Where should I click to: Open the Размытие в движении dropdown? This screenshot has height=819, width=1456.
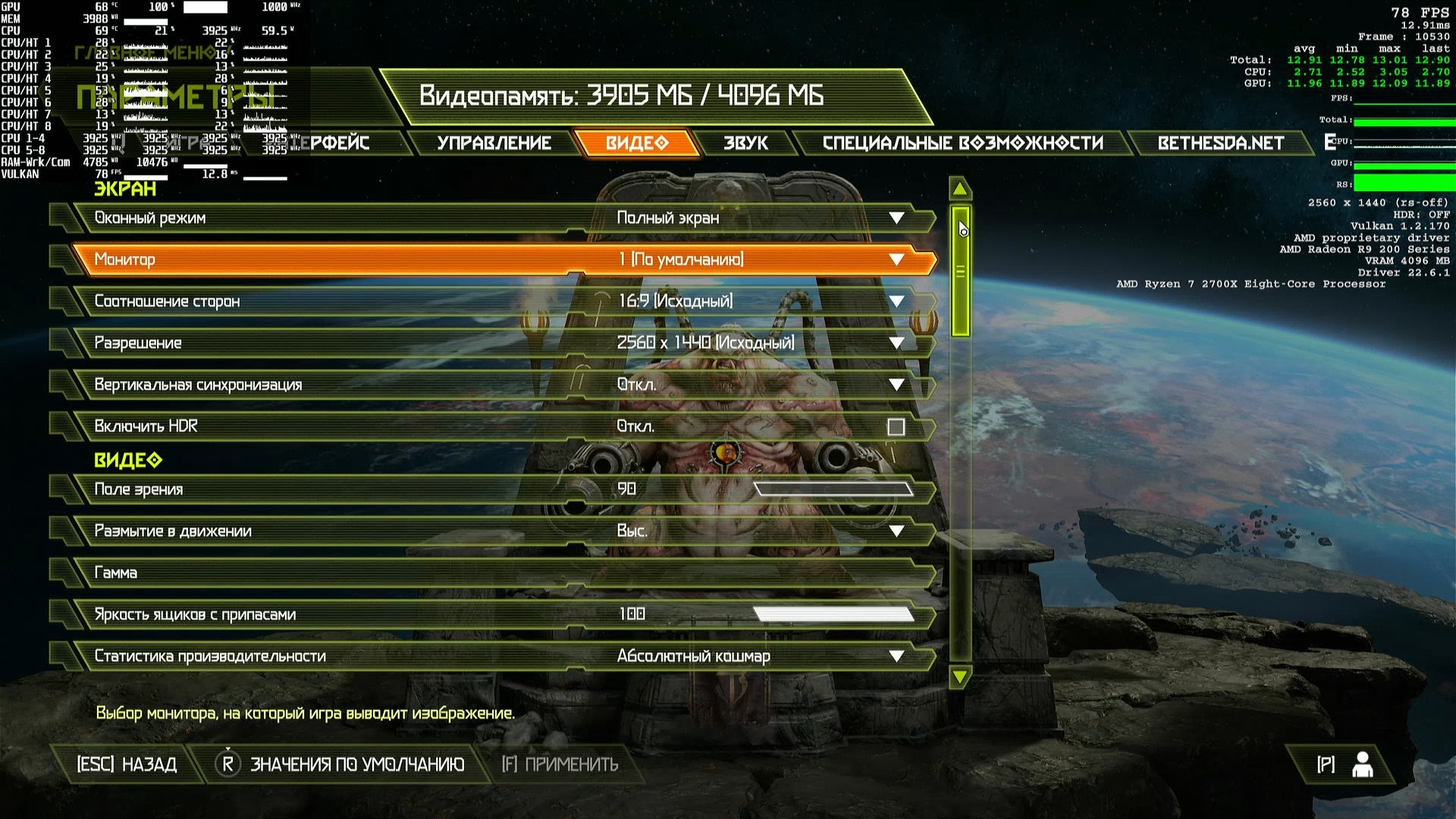tap(896, 531)
